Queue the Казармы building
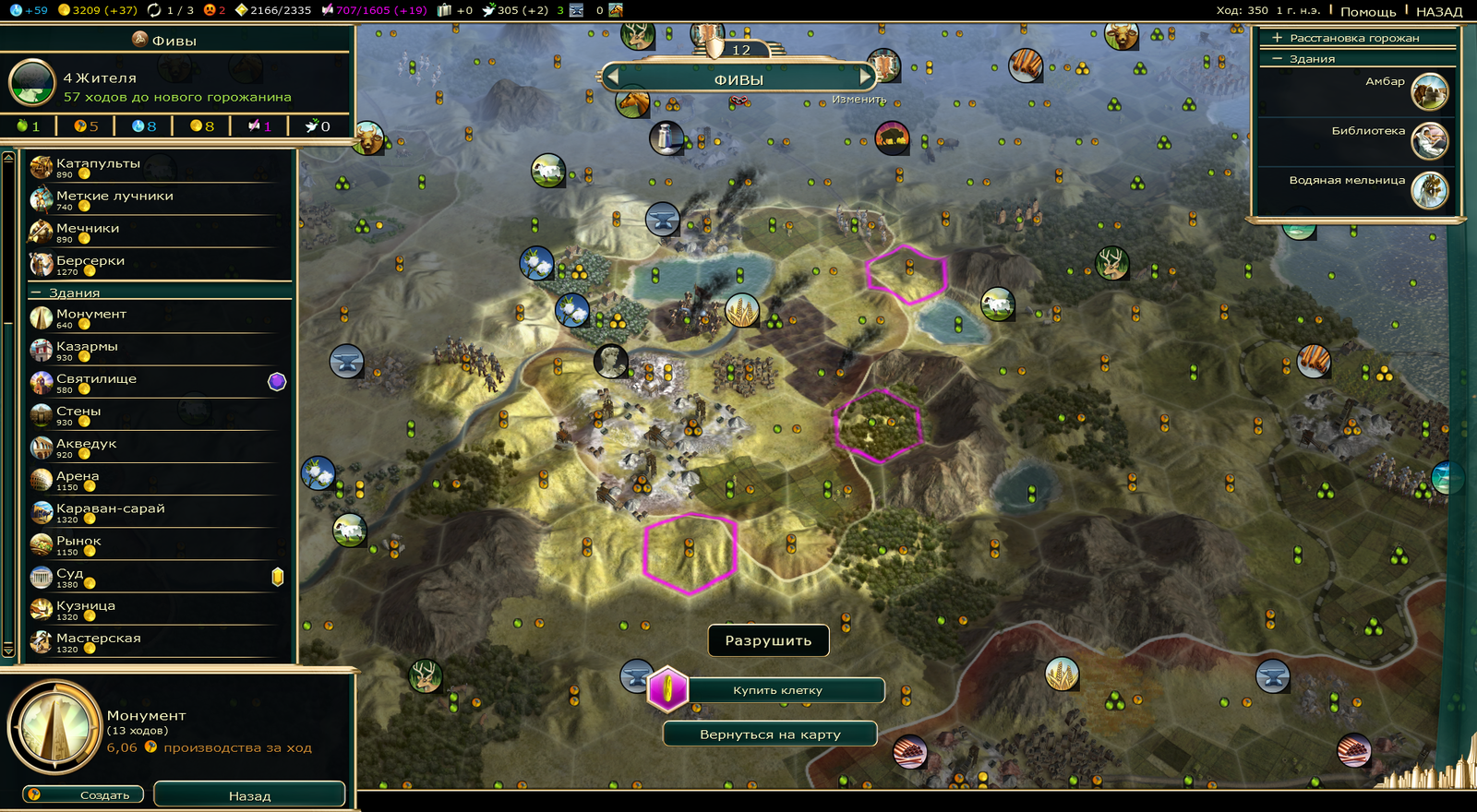 point(87,347)
